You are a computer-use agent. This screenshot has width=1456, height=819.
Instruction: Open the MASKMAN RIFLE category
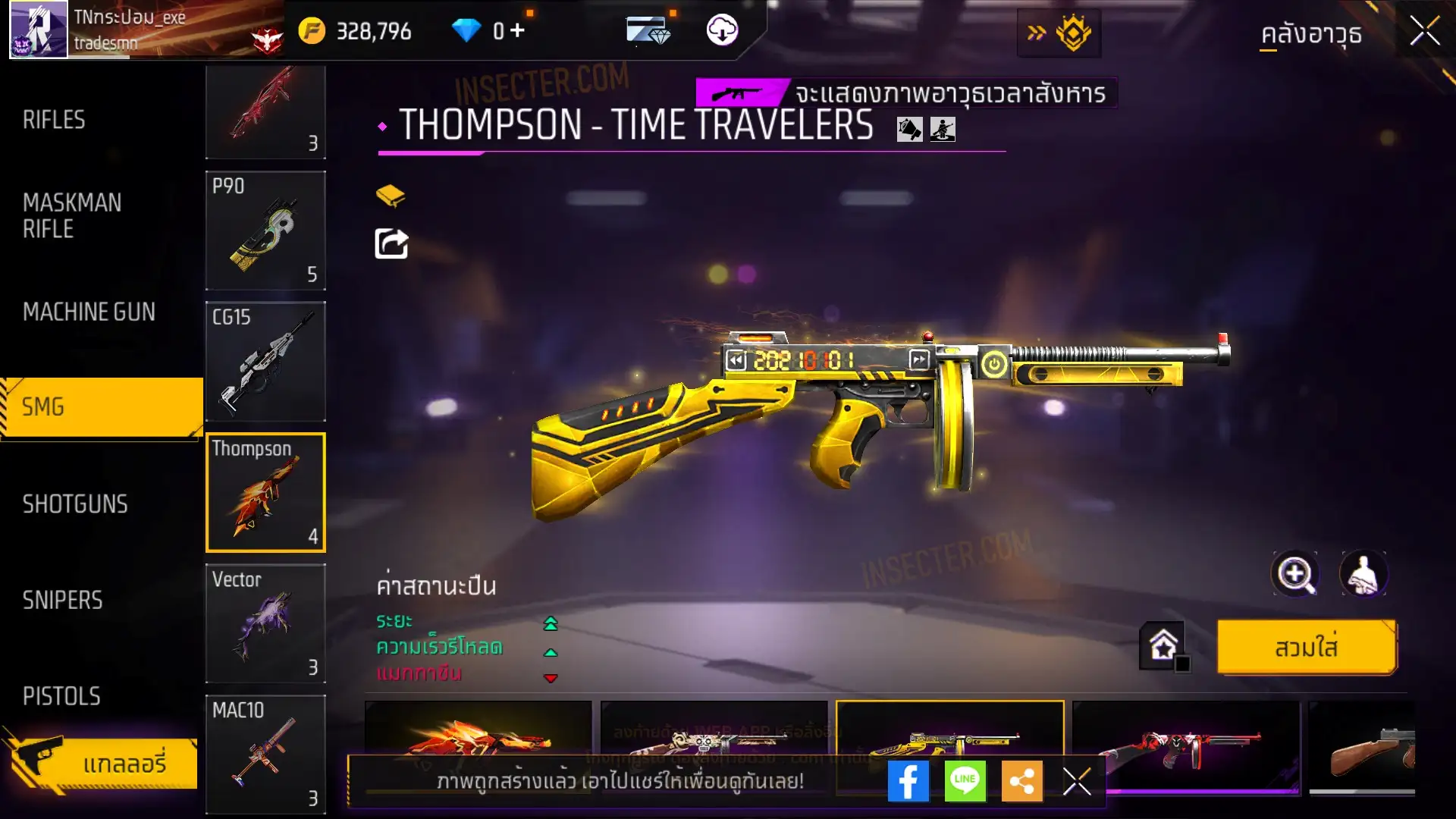point(72,216)
